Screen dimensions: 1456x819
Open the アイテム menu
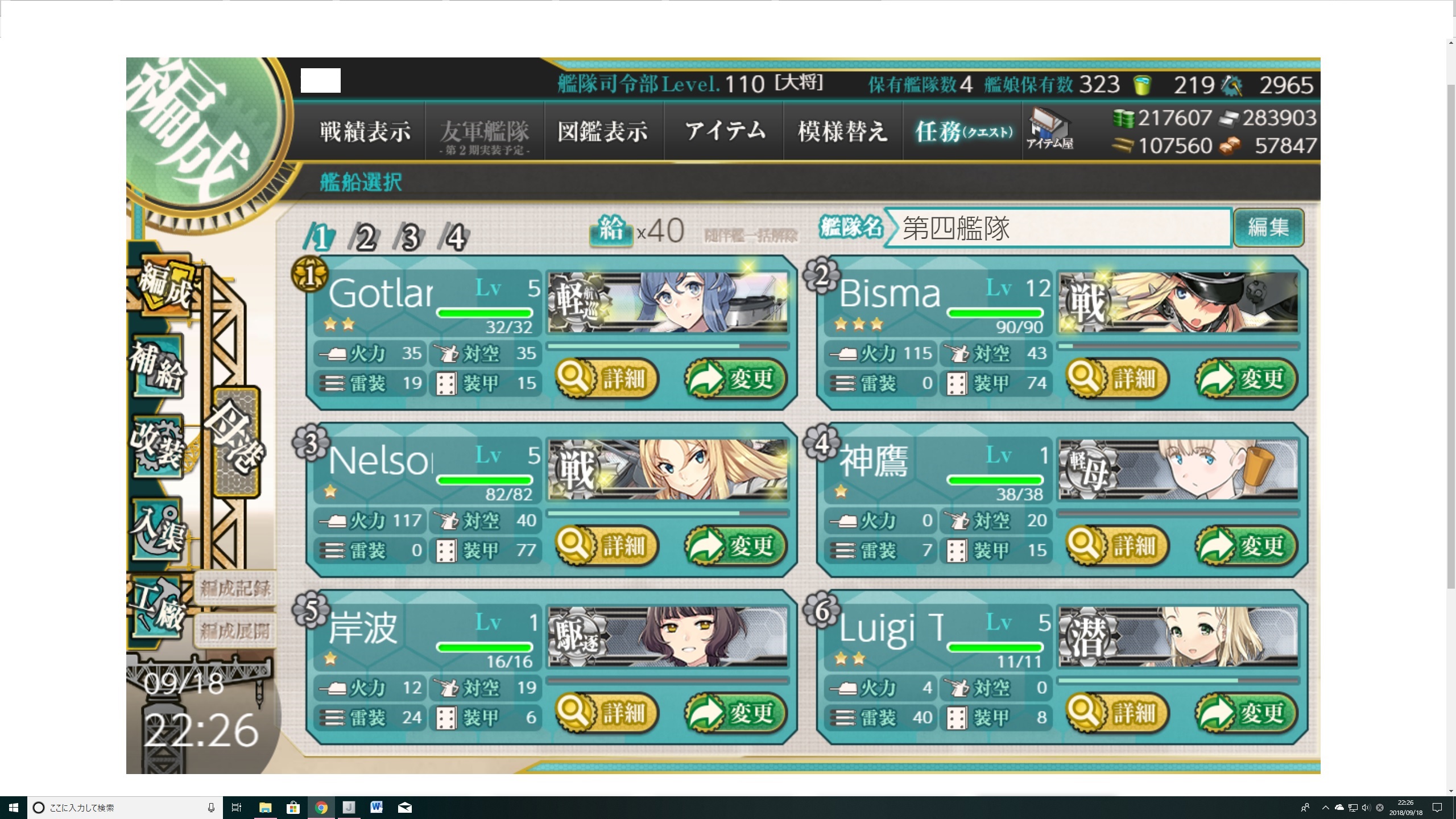pyautogui.click(x=725, y=132)
